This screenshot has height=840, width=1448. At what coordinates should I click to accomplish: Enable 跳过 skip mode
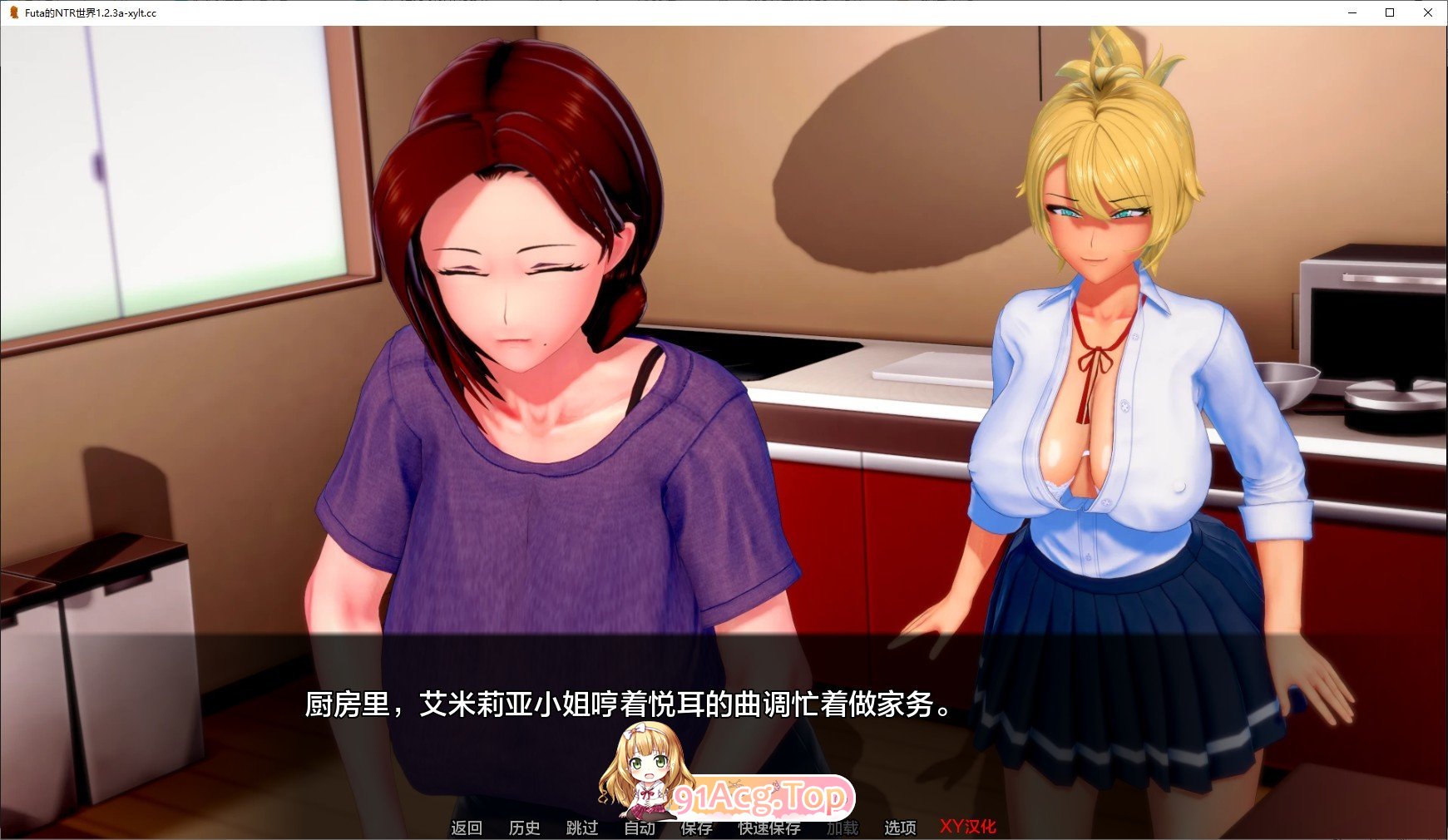pyautogui.click(x=581, y=828)
